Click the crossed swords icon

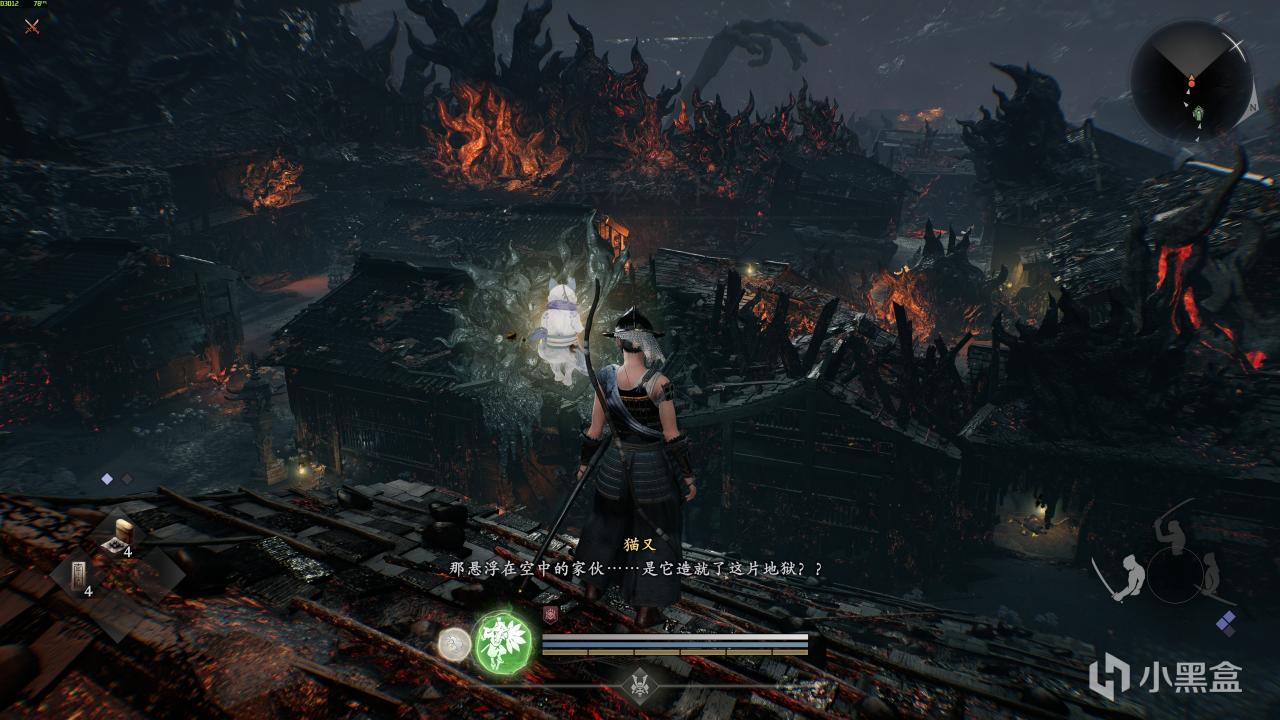pos(32,26)
